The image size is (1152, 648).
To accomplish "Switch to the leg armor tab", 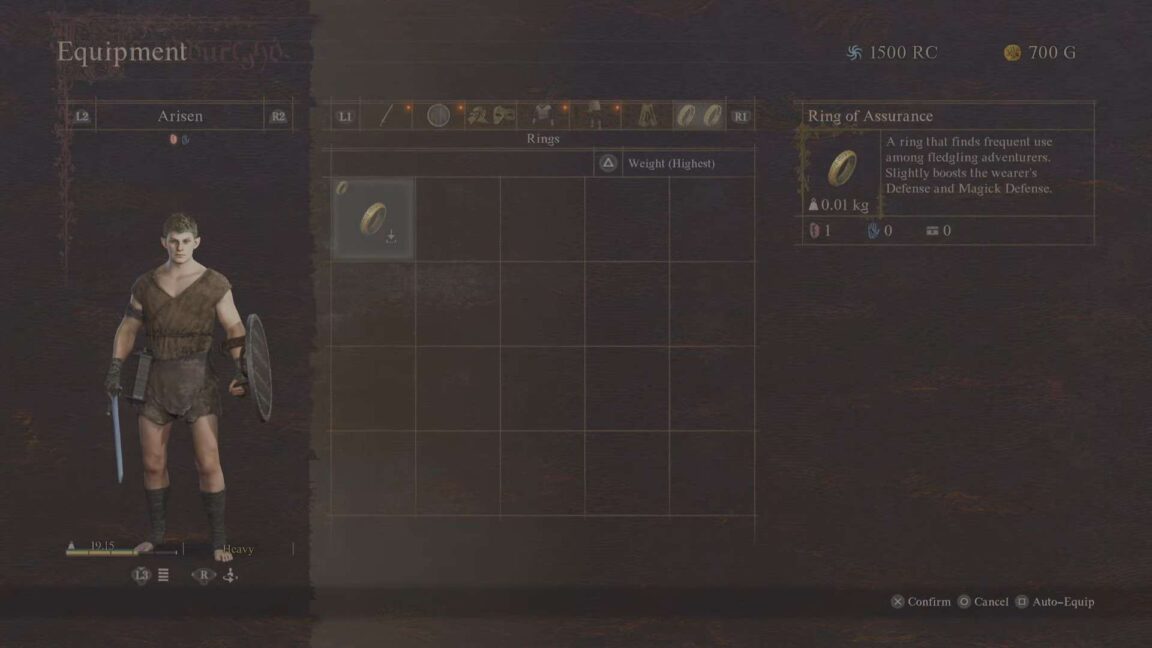I will coord(594,116).
